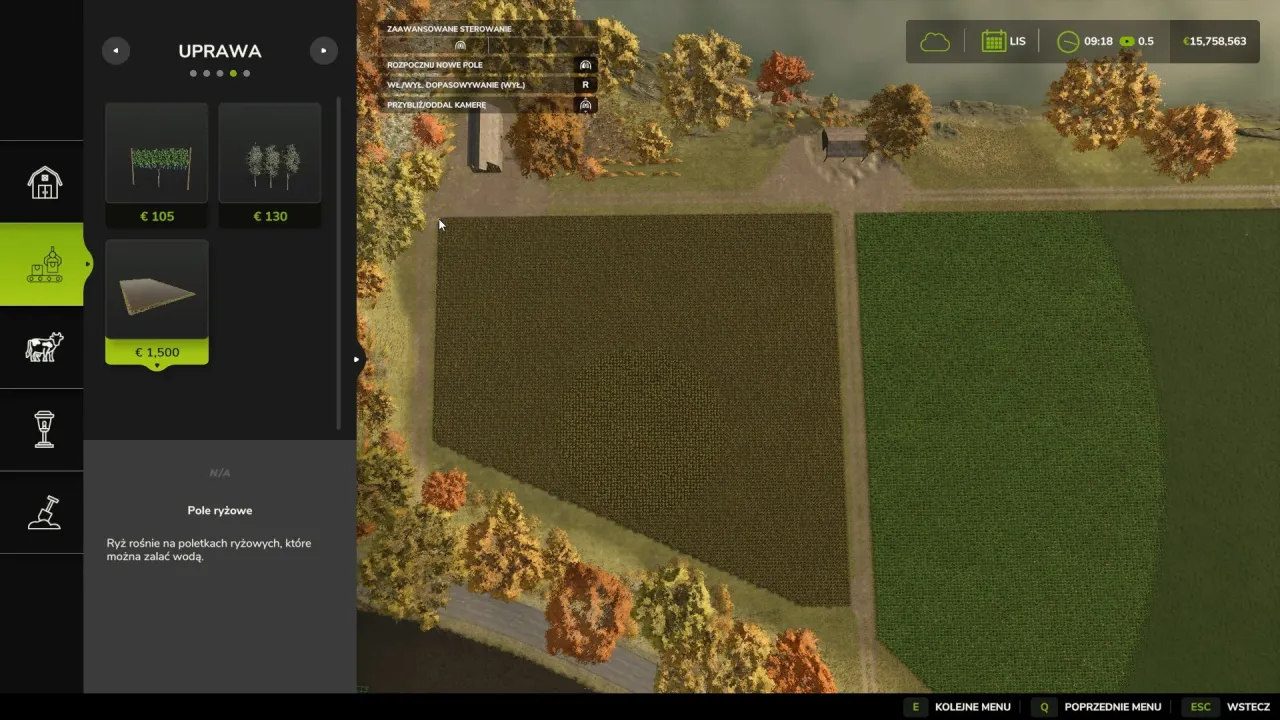Open the farm buildings category

tap(43, 182)
